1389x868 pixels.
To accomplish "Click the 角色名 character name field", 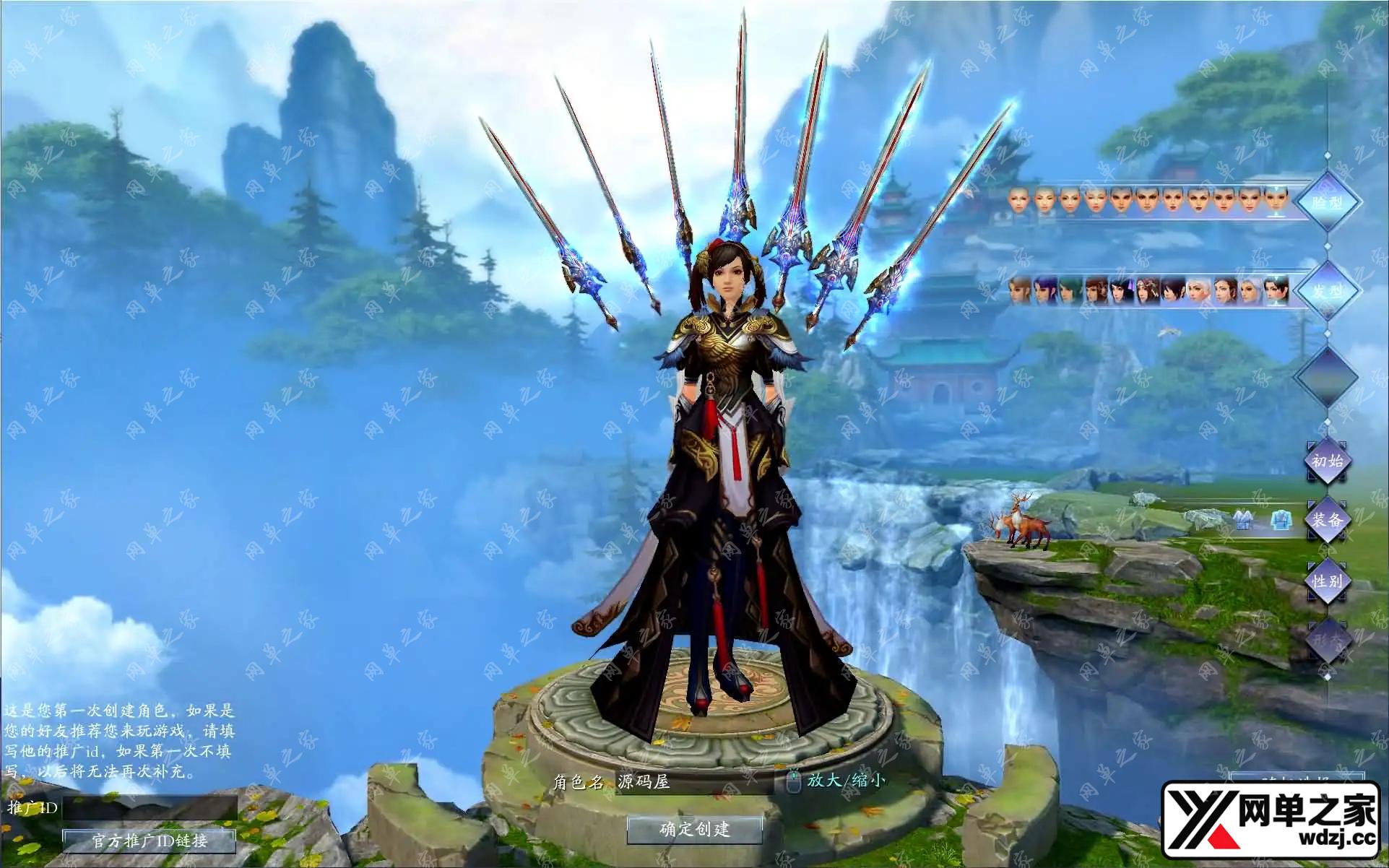I will pyautogui.click(x=693, y=781).
